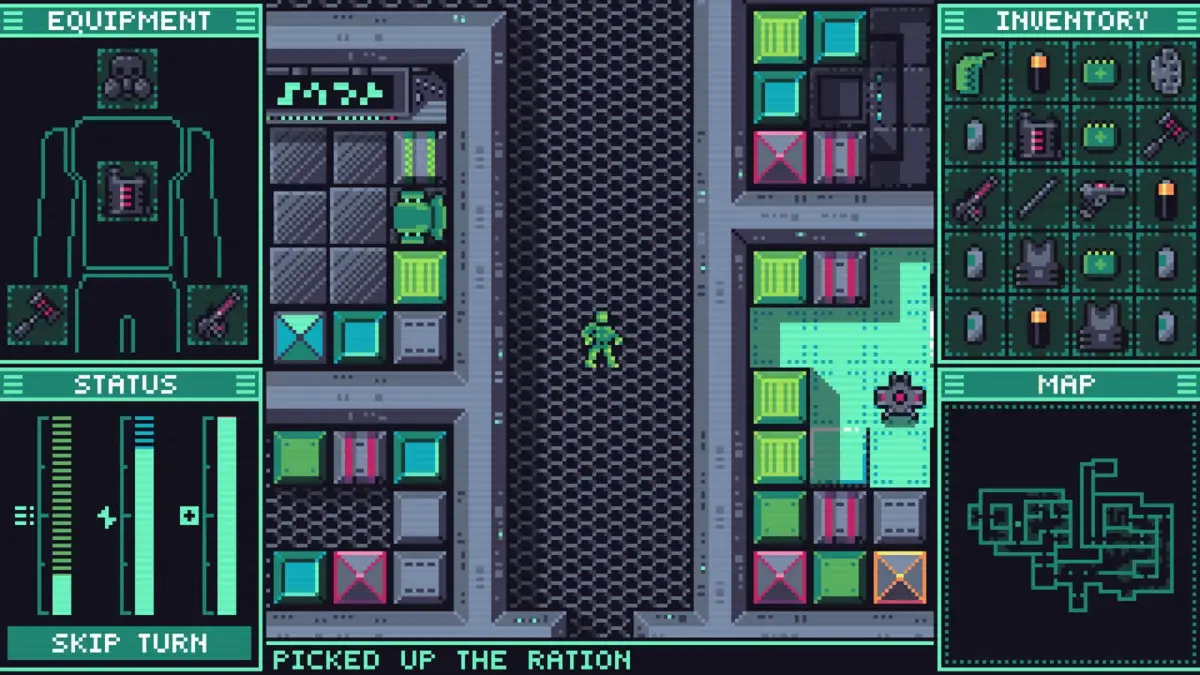Select the equipped hammer weapon slot

37,315
